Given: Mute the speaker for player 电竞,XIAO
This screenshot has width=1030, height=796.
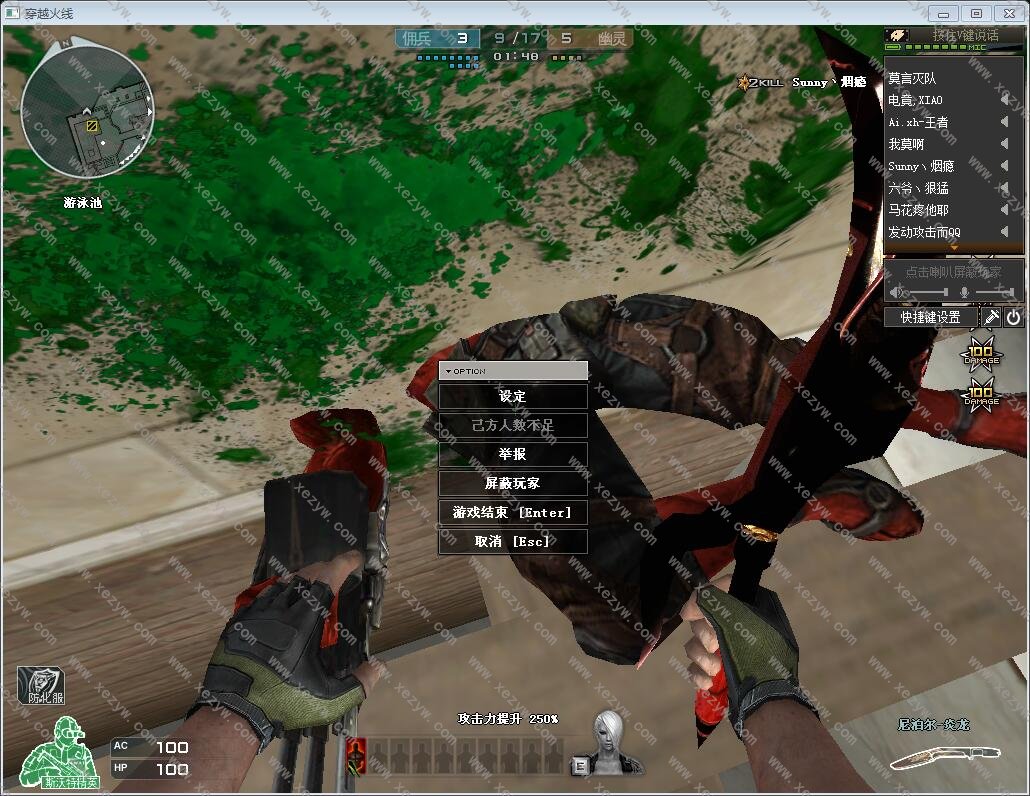Looking at the screenshot, I should 1004,100.
